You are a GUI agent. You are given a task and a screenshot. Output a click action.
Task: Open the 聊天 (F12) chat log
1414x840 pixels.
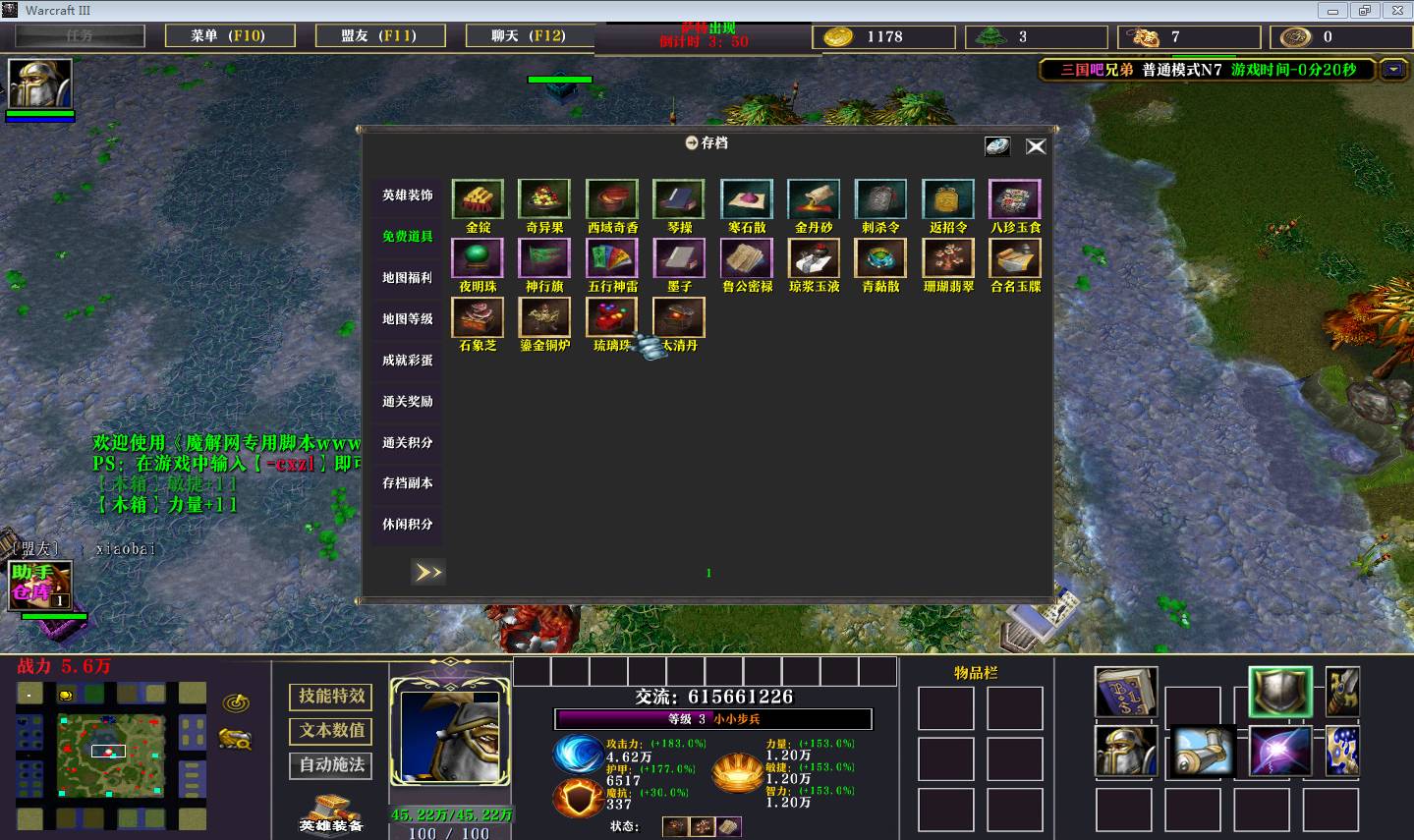[x=529, y=36]
